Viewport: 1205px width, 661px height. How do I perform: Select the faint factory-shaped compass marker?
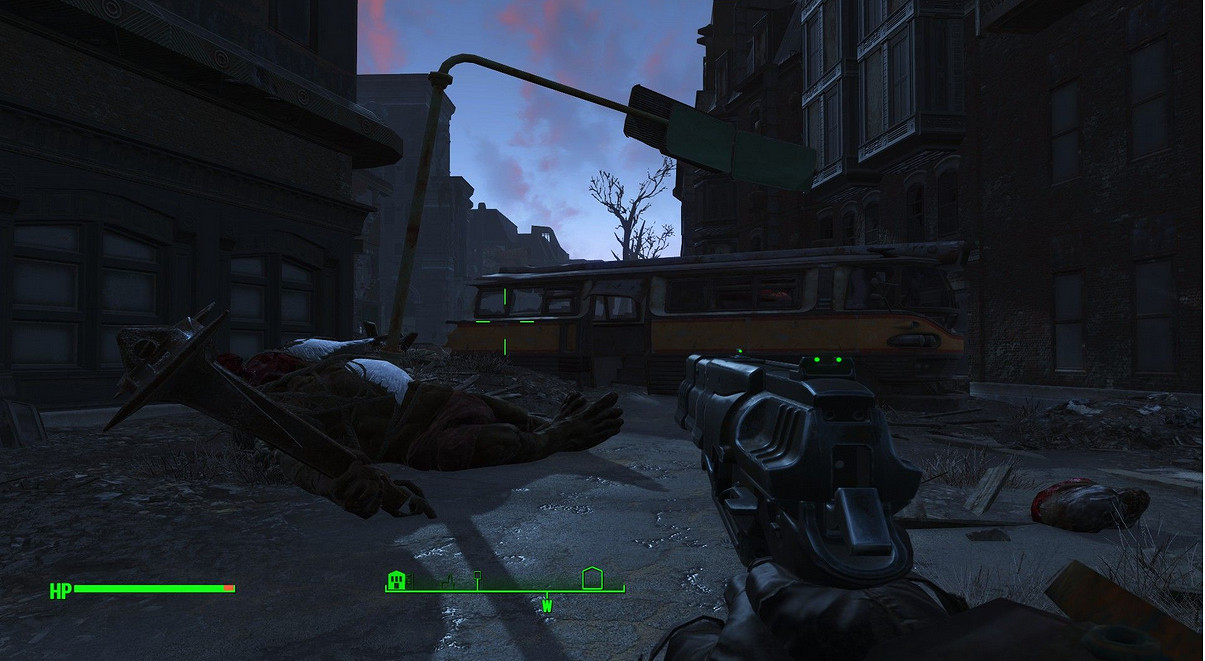(x=449, y=580)
